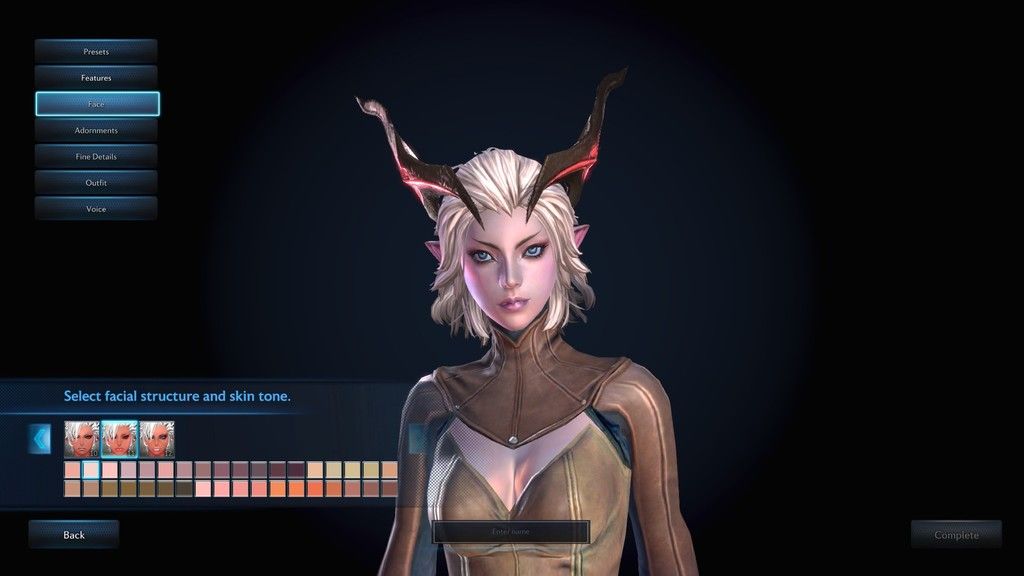Select the highlighted pale skin tone swatch
The width and height of the screenshot is (1024, 576).
click(90, 469)
